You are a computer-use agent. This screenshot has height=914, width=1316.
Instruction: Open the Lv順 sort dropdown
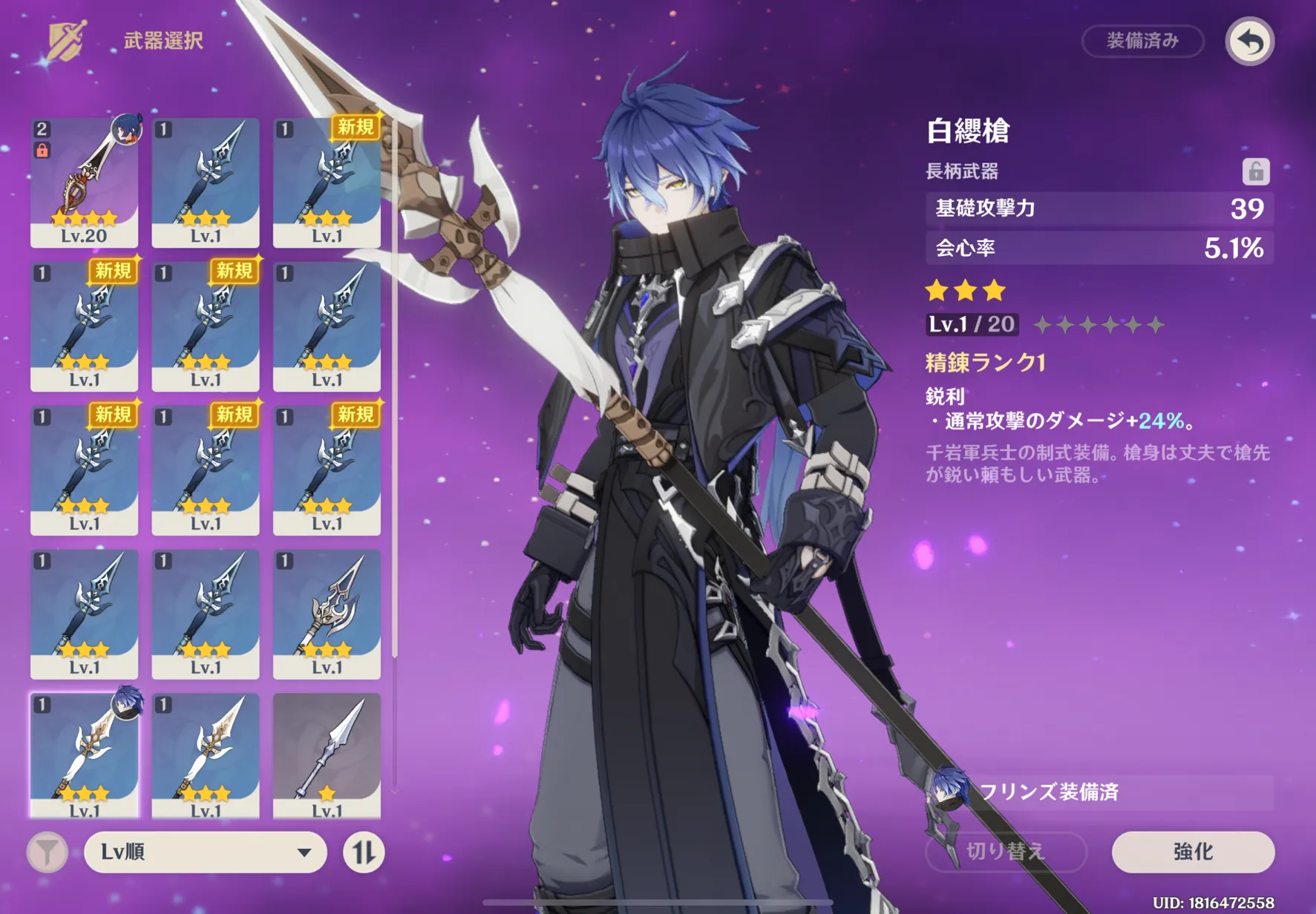pos(206,852)
